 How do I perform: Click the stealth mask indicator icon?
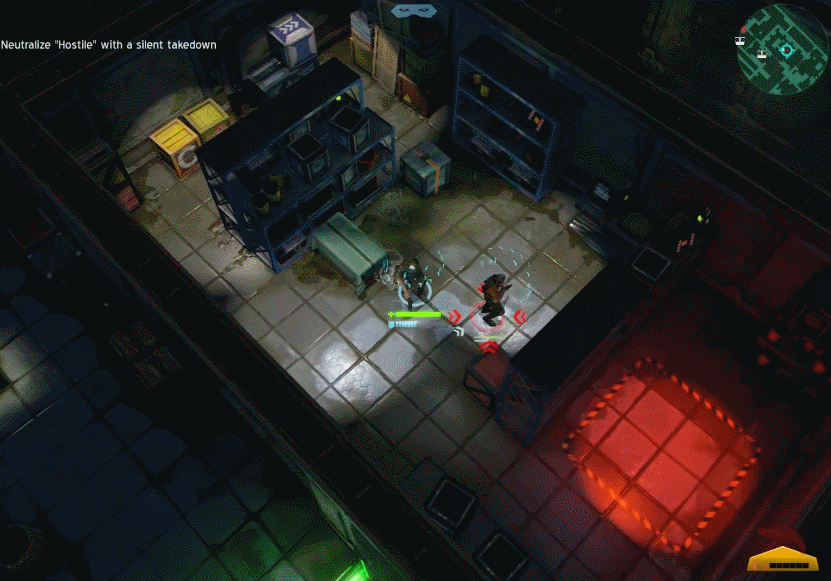point(415,10)
